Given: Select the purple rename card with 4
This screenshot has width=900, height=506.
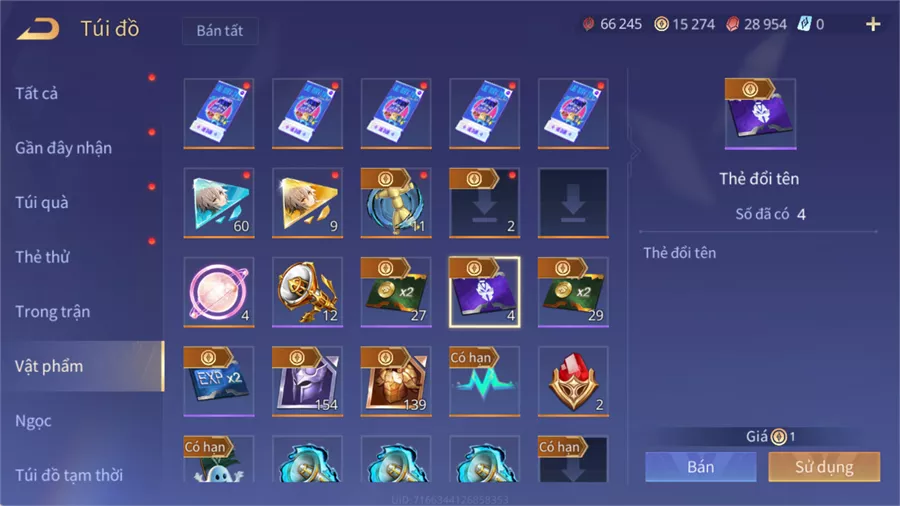Looking at the screenshot, I should [x=484, y=292].
